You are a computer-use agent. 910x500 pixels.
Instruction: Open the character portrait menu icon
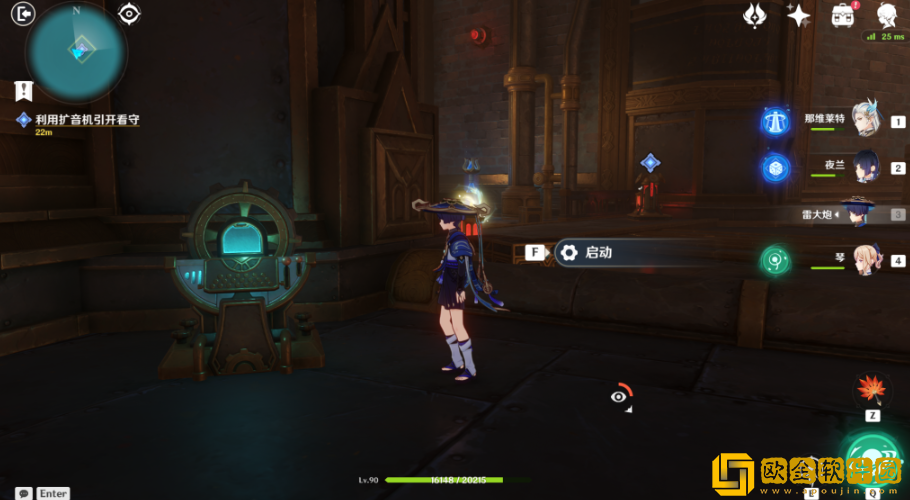pos(886,15)
